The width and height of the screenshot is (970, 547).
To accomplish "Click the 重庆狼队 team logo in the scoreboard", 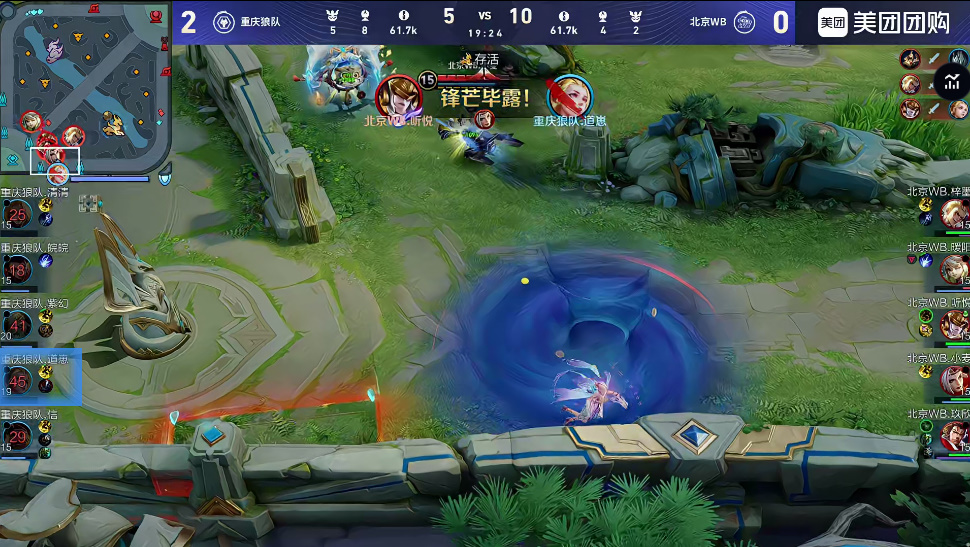I will click(224, 22).
